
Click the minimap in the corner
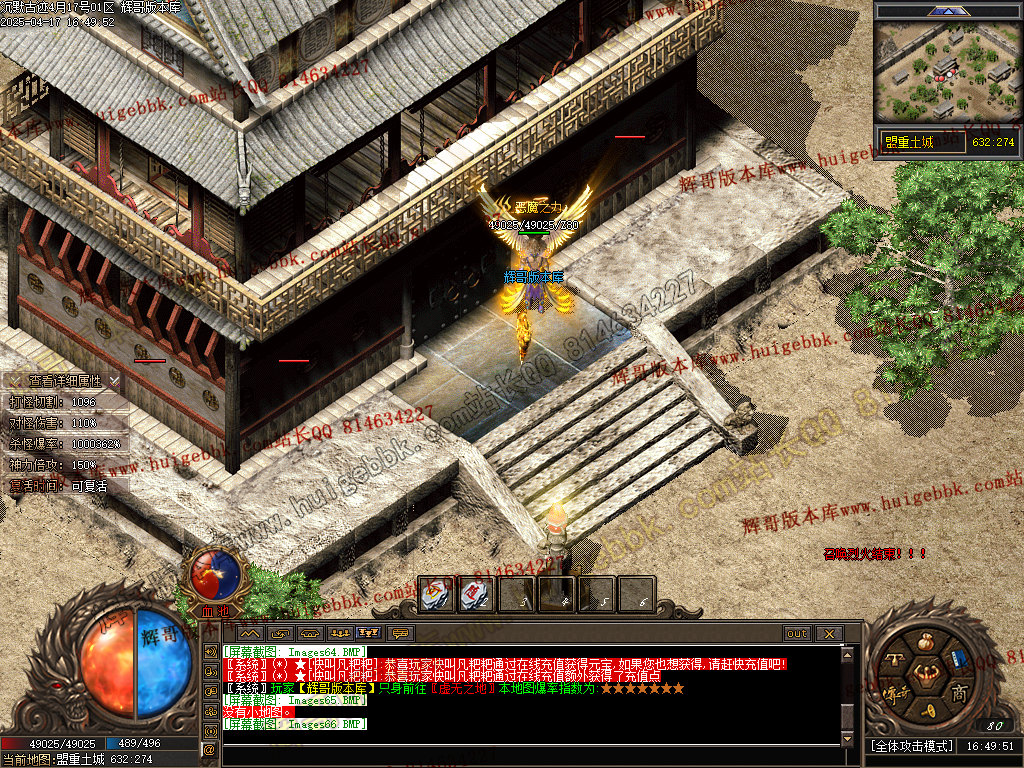click(x=947, y=72)
